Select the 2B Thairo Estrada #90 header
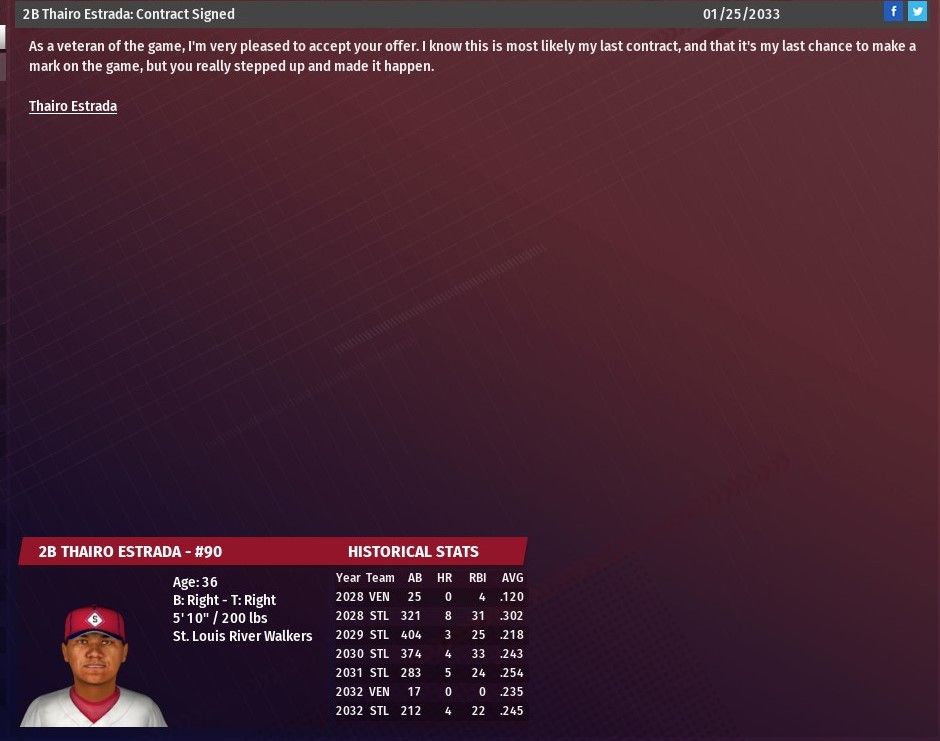This screenshot has height=741, width=940. coord(130,551)
